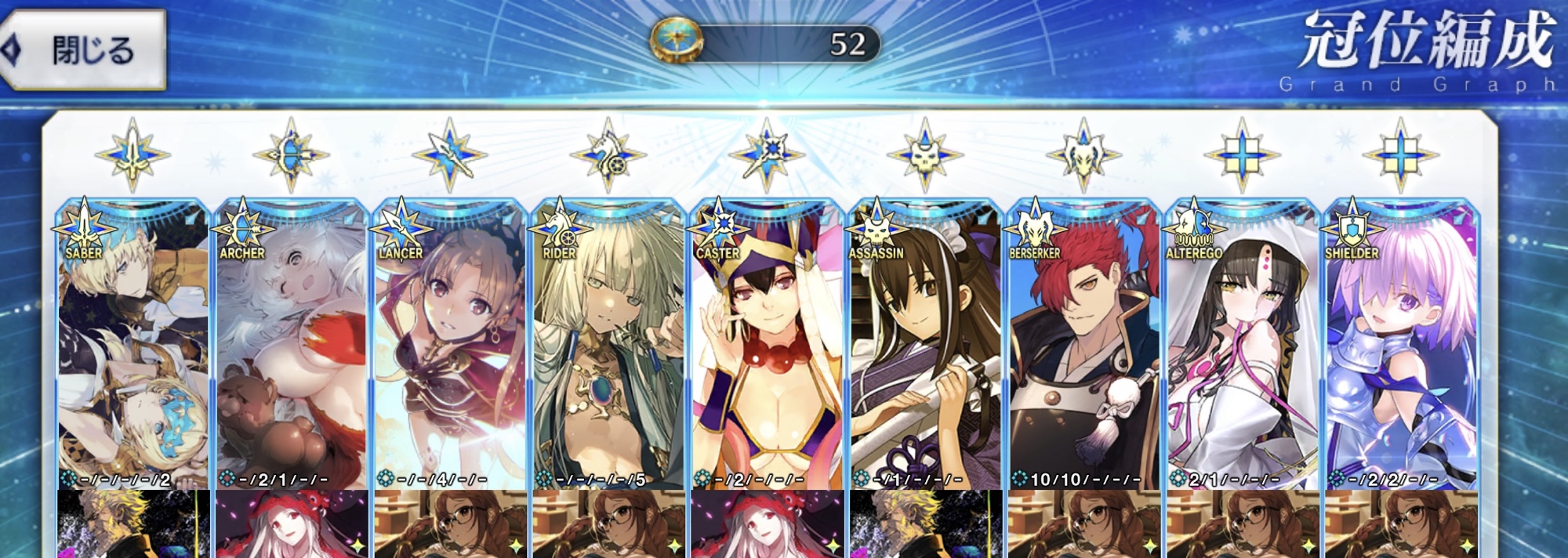
Task: Select the beast star emblem above Berserker
Action: 1083,154
